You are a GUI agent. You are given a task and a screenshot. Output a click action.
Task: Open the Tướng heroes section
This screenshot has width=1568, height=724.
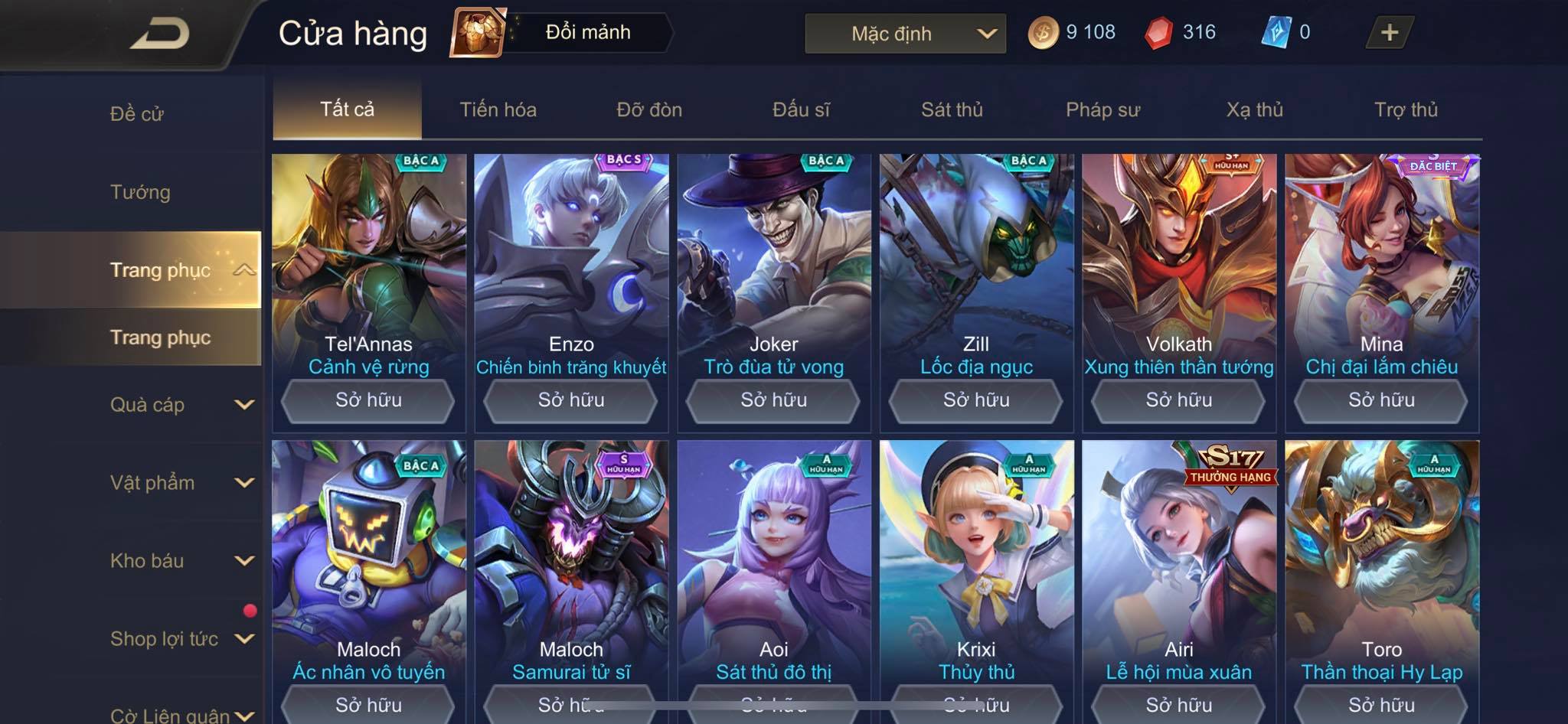tap(140, 192)
